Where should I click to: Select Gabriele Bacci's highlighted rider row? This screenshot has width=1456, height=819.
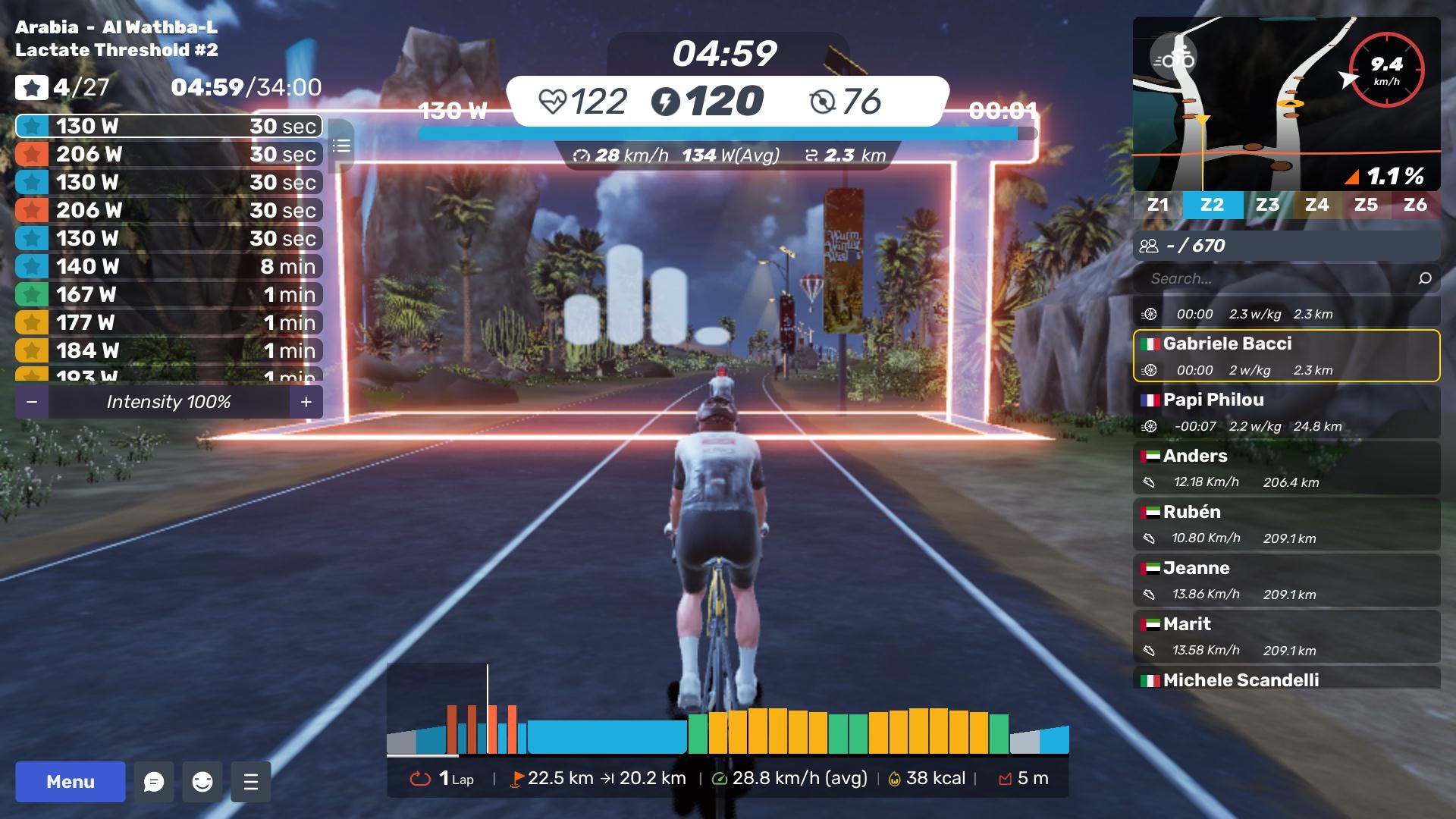[1286, 356]
